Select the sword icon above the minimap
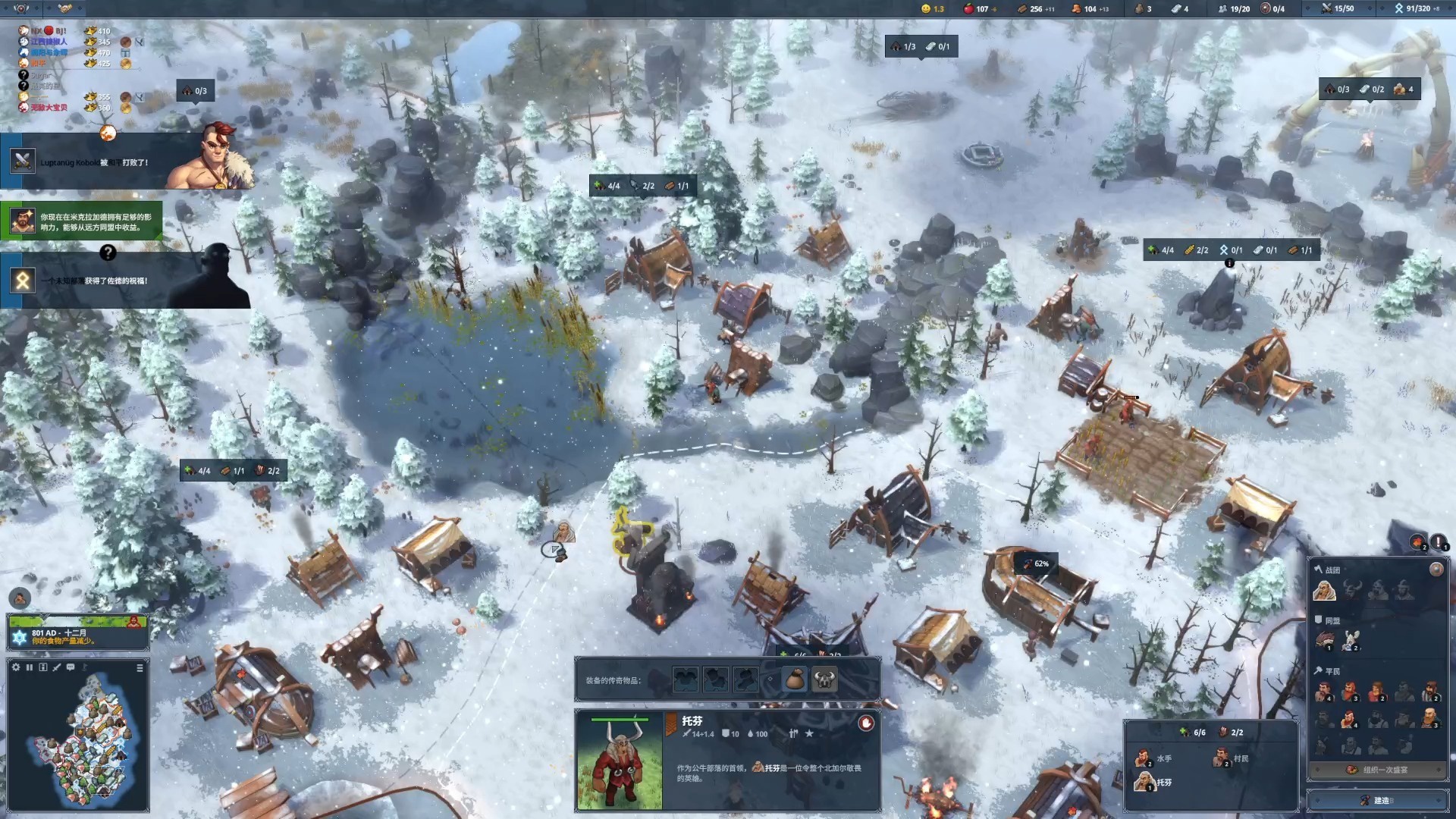Viewport: 1456px width, 819px height. [x=57, y=667]
